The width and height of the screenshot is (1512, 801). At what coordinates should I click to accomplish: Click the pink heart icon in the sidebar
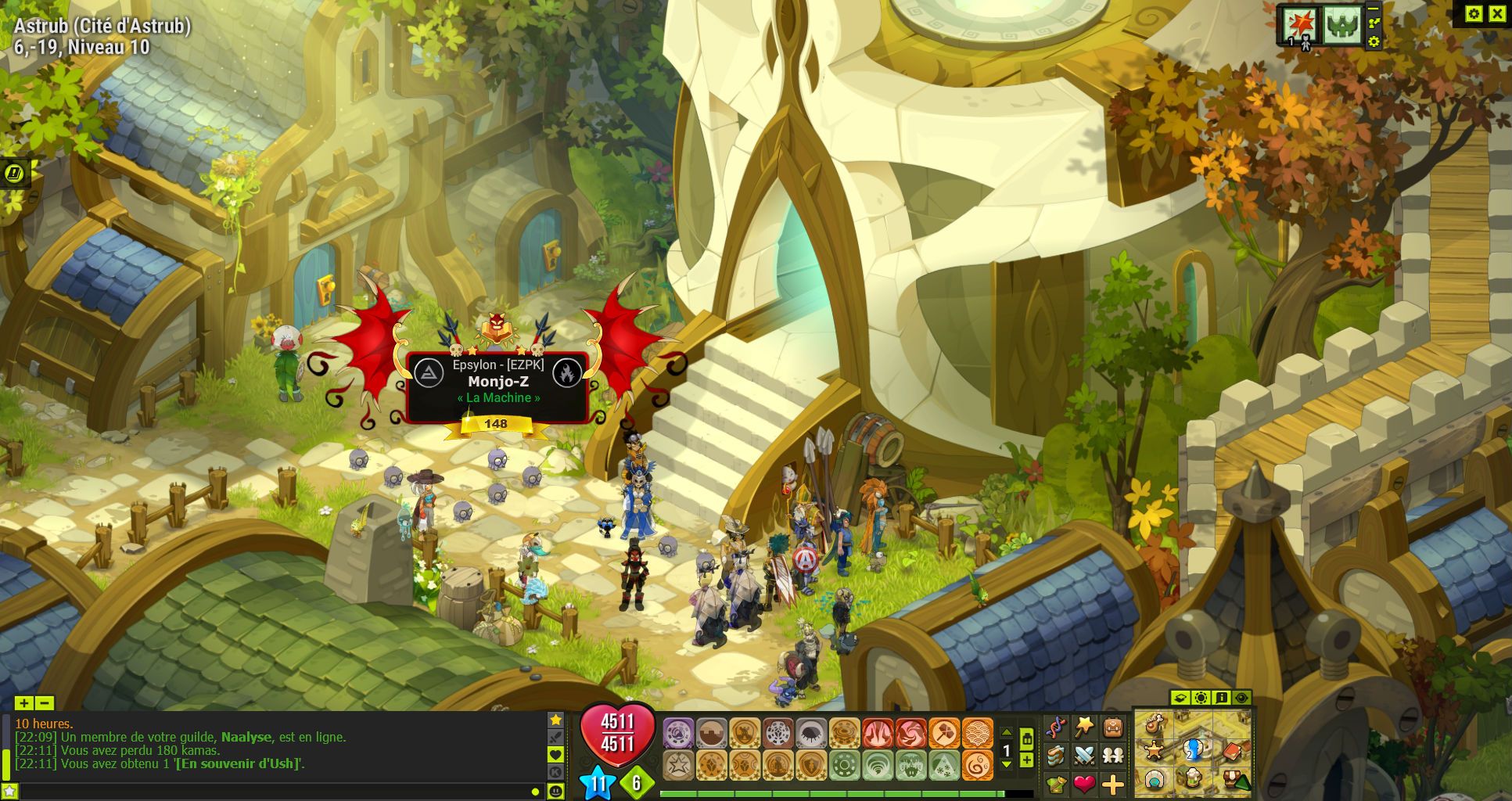1083,785
